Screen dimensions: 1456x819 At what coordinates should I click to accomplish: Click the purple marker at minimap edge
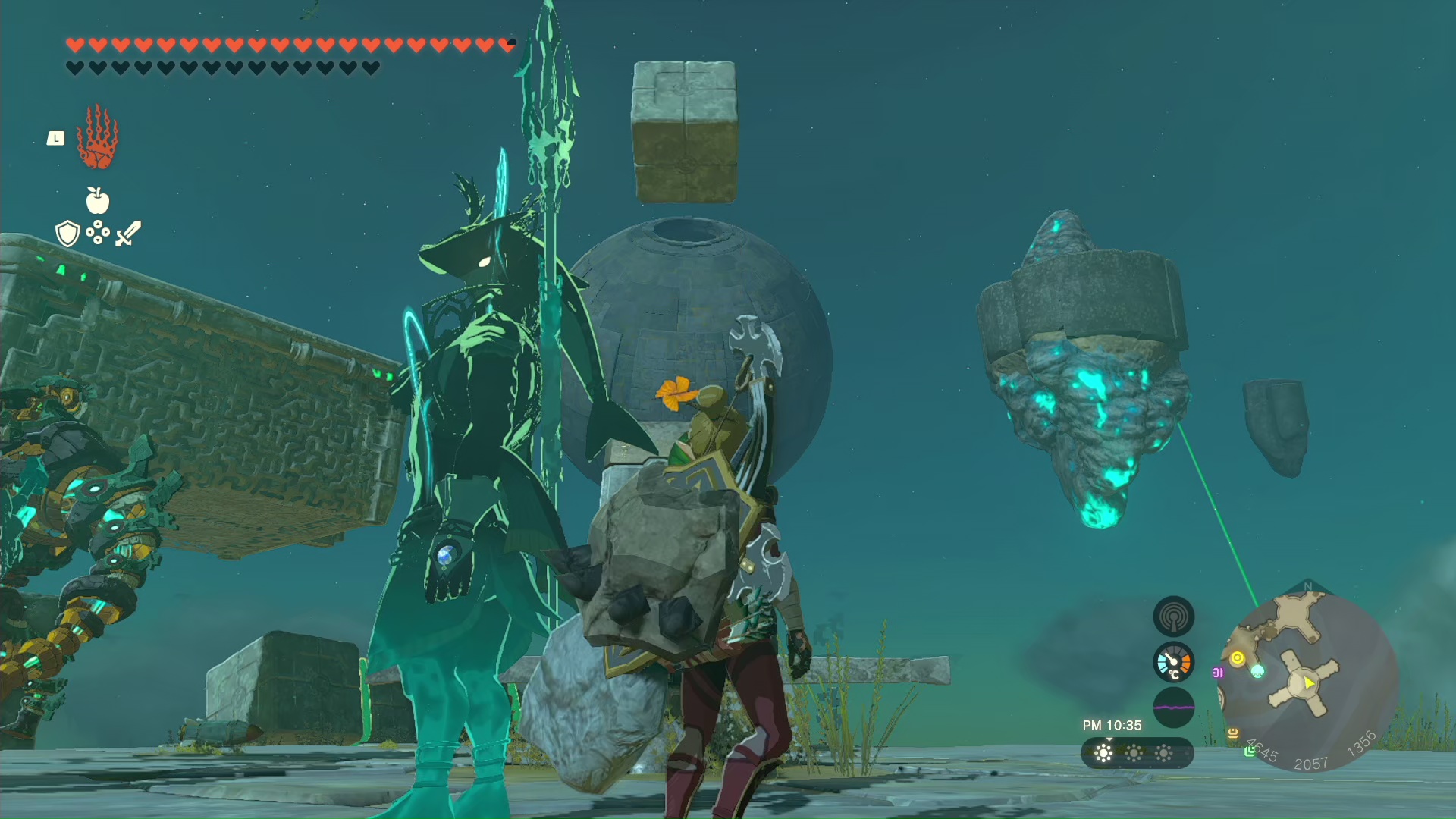[1218, 673]
